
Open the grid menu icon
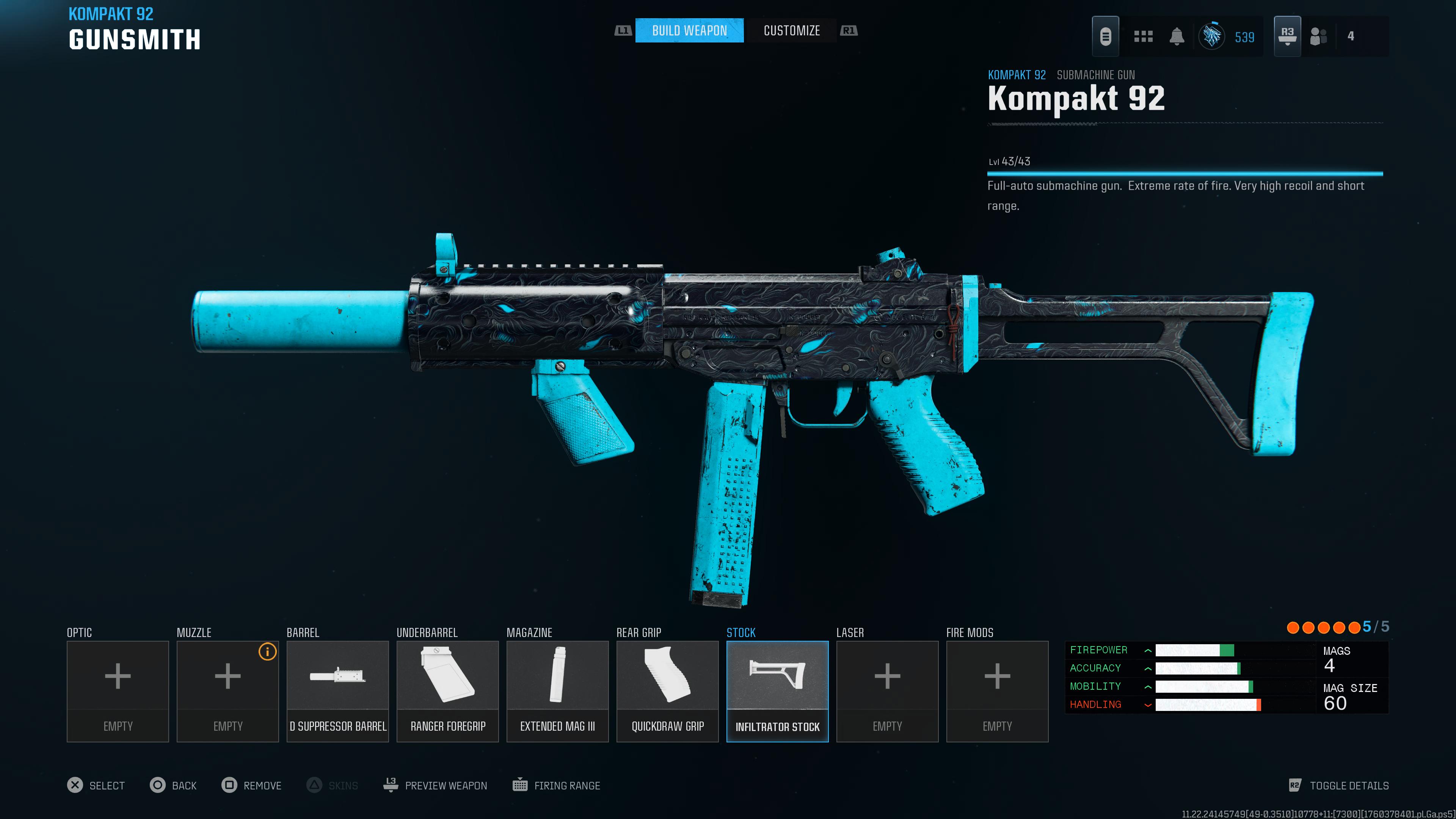coord(1143,37)
